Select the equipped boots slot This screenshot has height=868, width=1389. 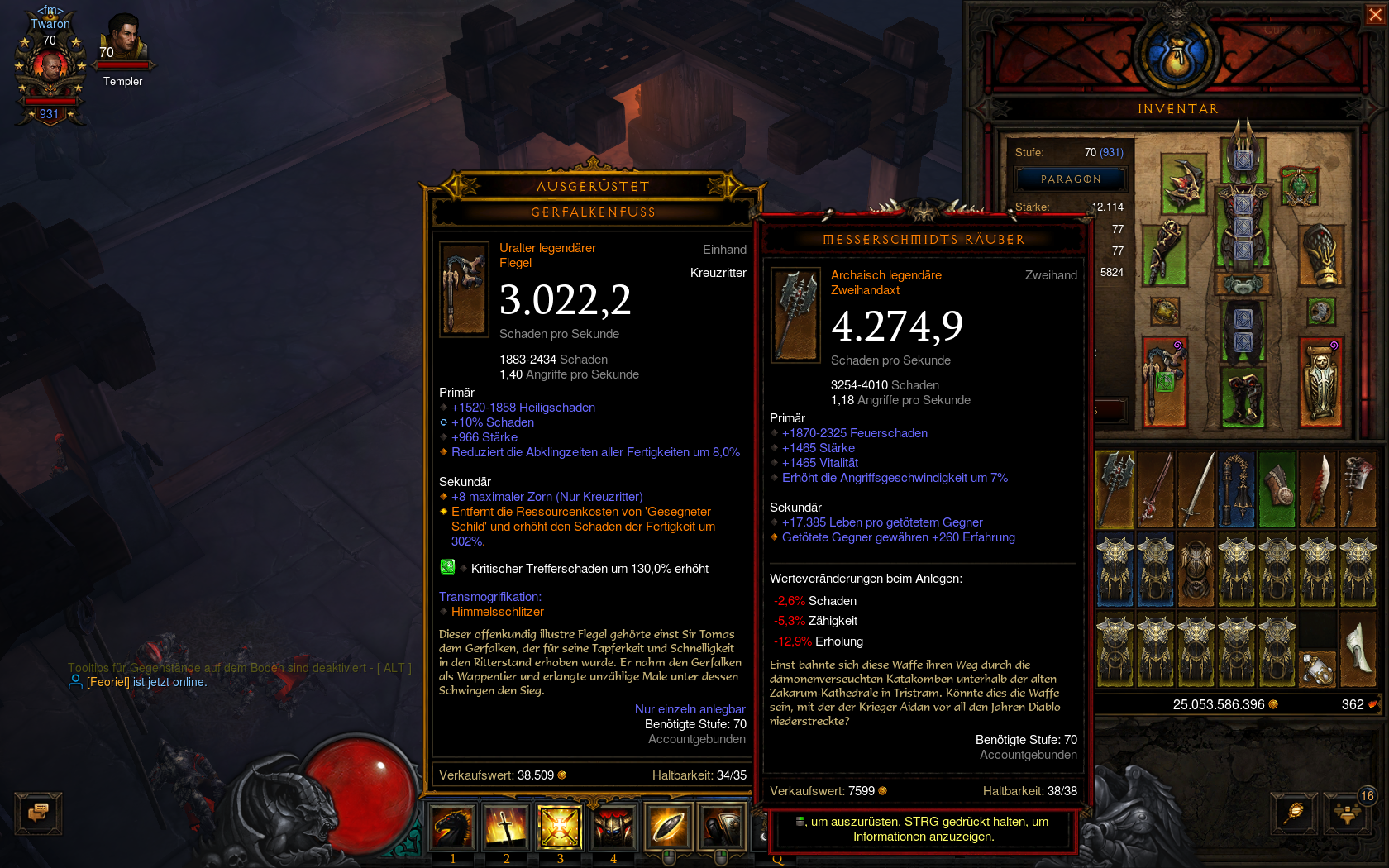tap(1243, 398)
